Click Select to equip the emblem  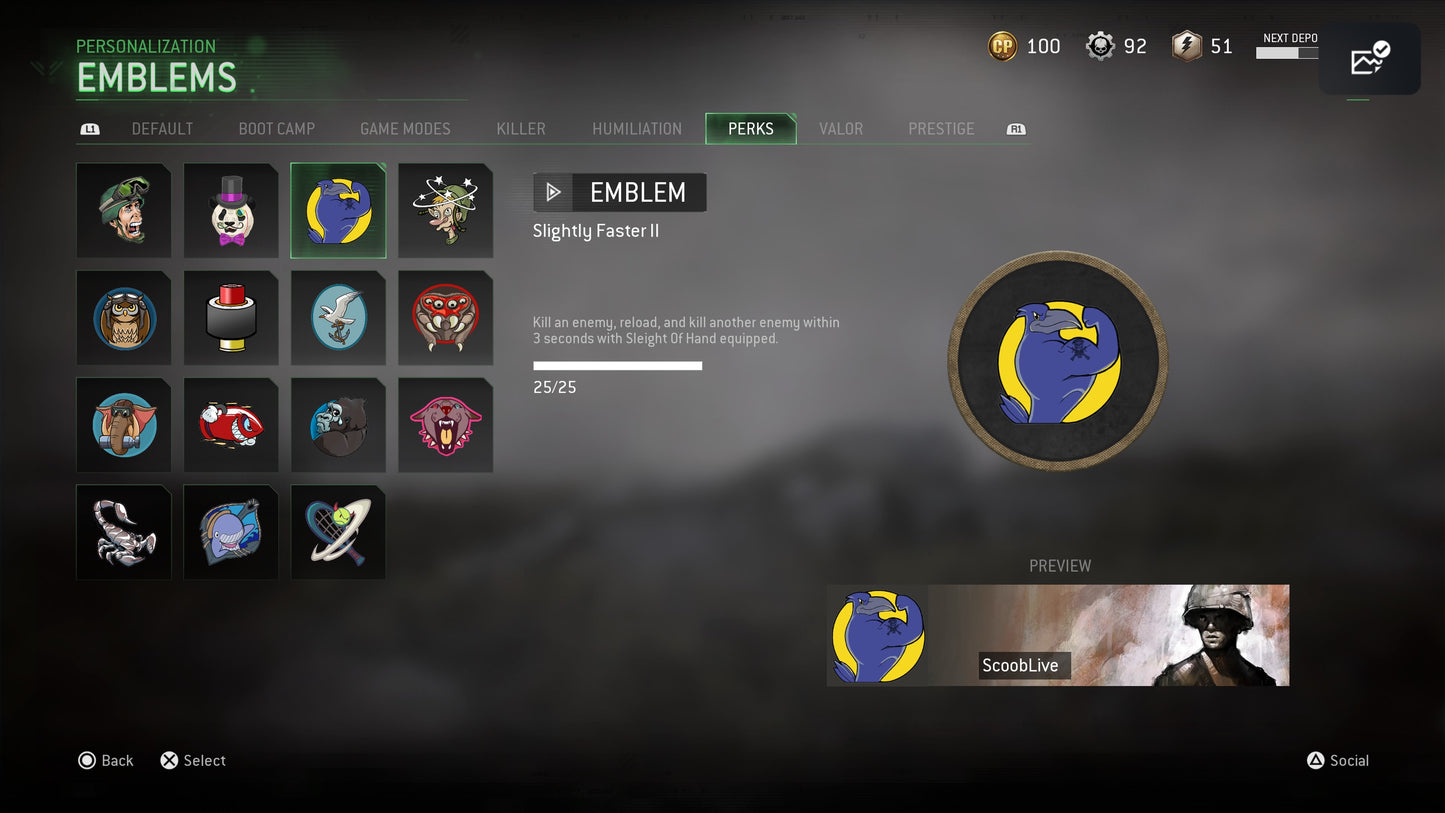pyautogui.click(x=192, y=760)
